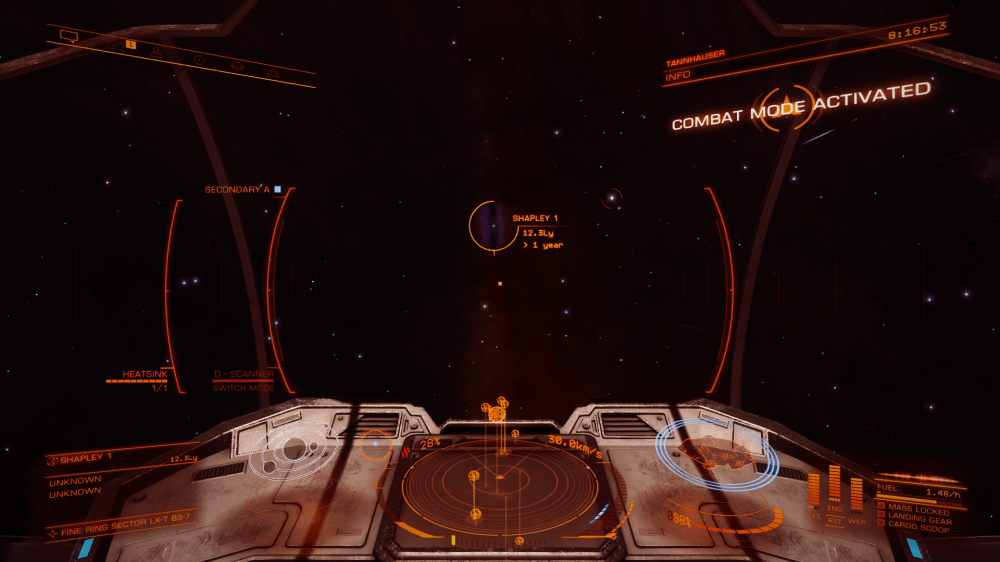Toggle the Landing Gear indicator
The height and width of the screenshot is (562, 1000).
(x=918, y=517)
